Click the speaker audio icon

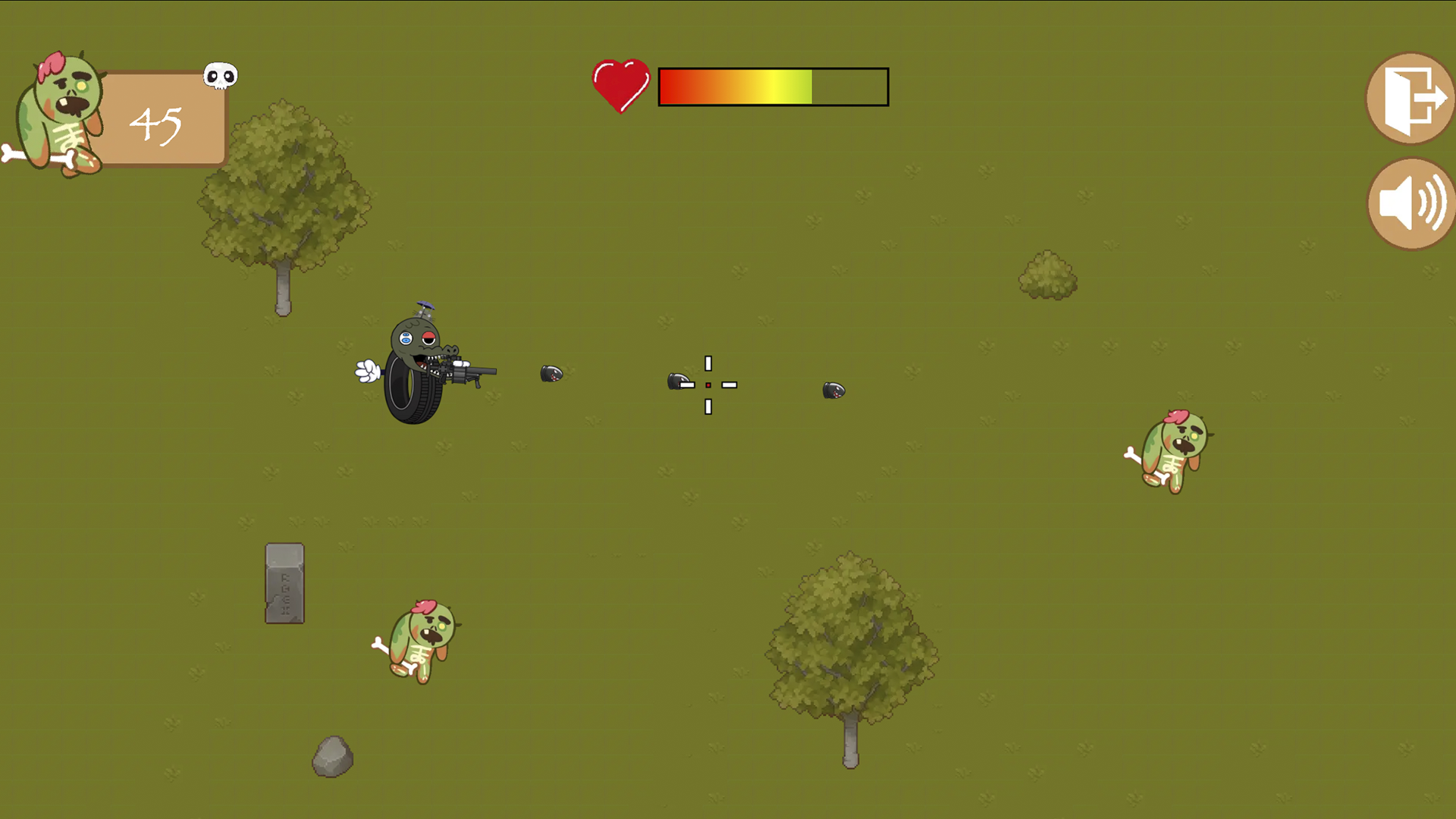point(1409,203)
